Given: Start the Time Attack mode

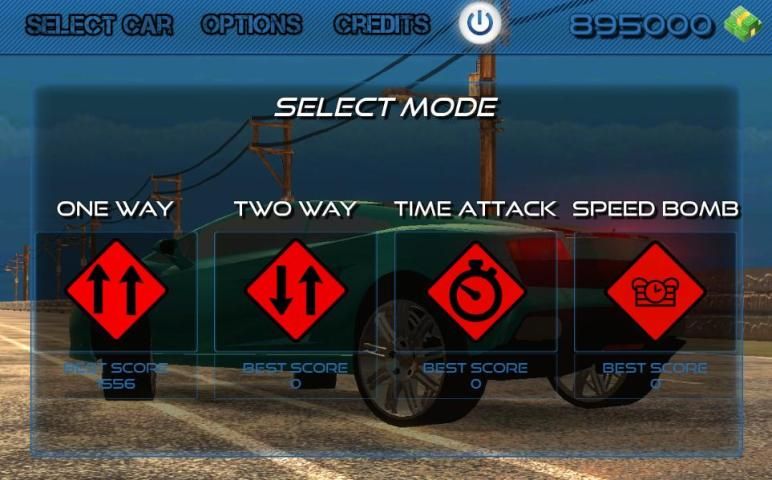Looking at the screenshot, I should [x=476, y=290].
